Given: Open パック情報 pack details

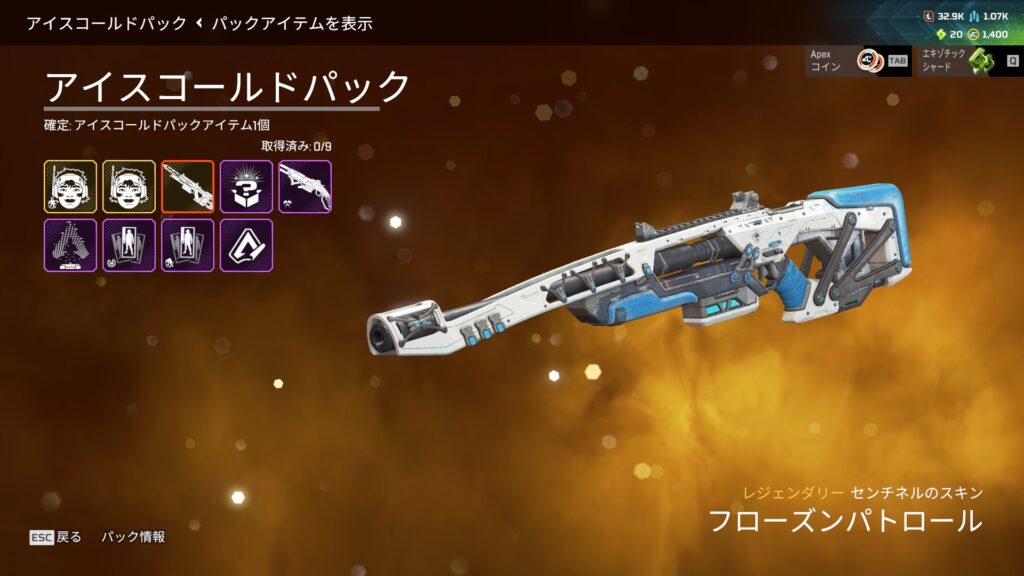Looking at the screenshot, I should pyautogui.click(x=133, y=537).
